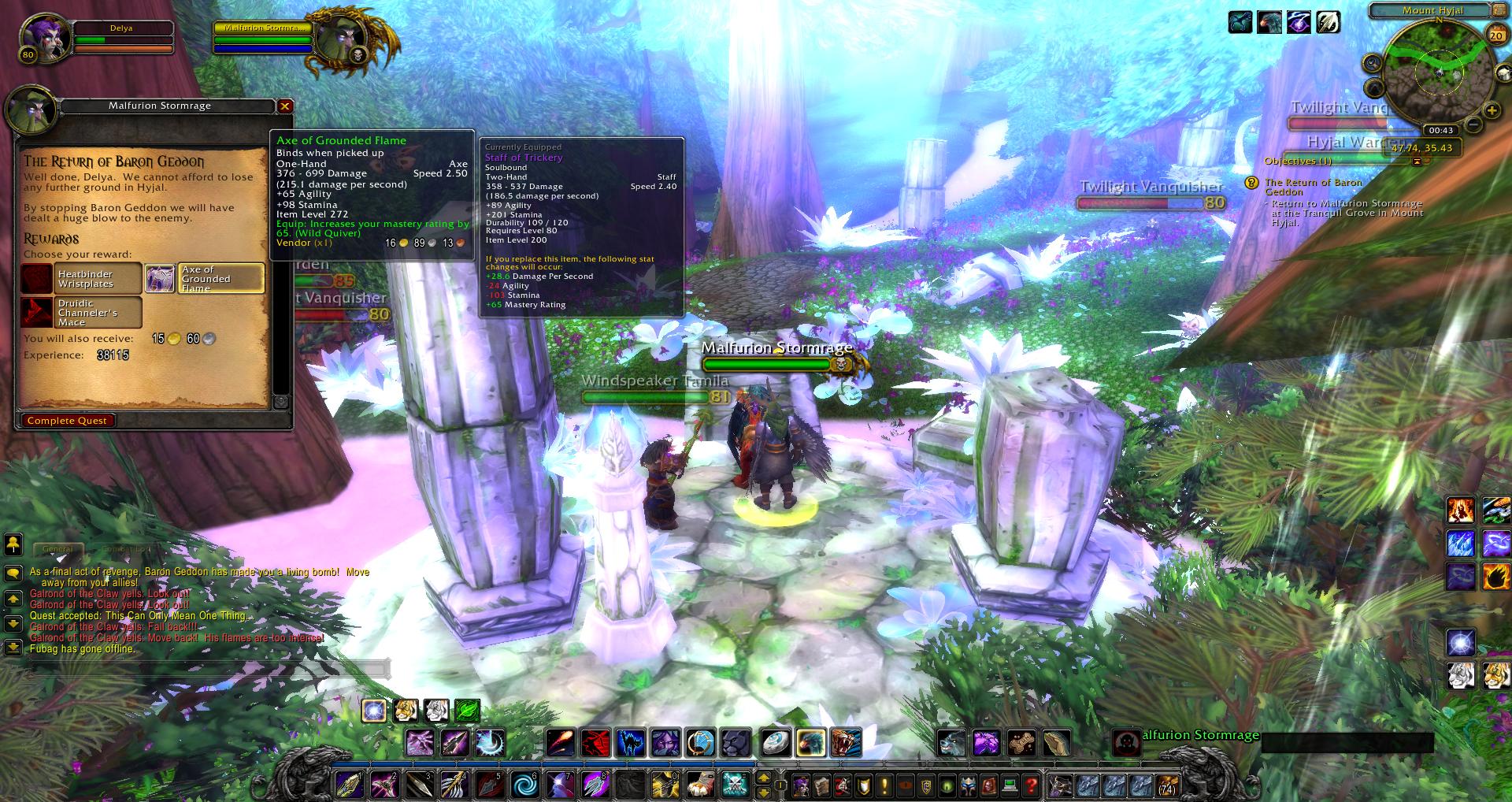
Task: Use the red scaredy-cat pet ability icon
Action: click(596, 743)
